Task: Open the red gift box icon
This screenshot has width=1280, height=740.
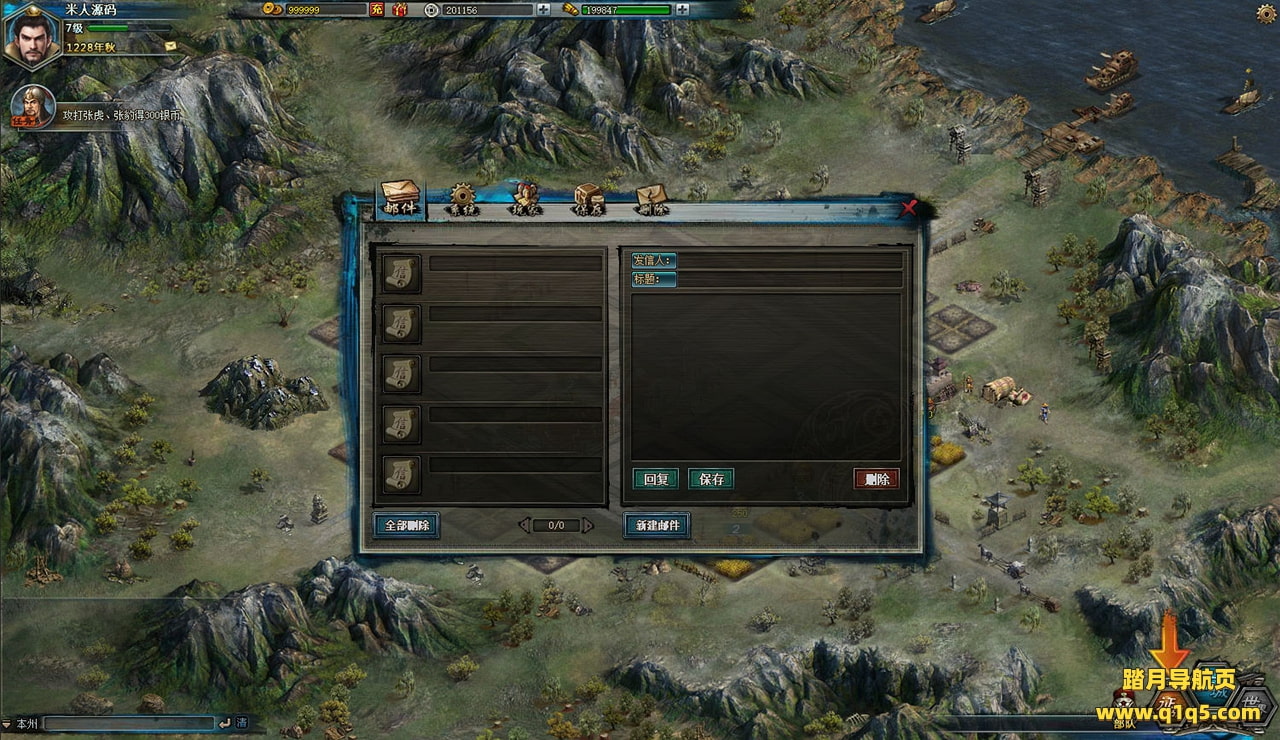Action: [x=400, y=10]
